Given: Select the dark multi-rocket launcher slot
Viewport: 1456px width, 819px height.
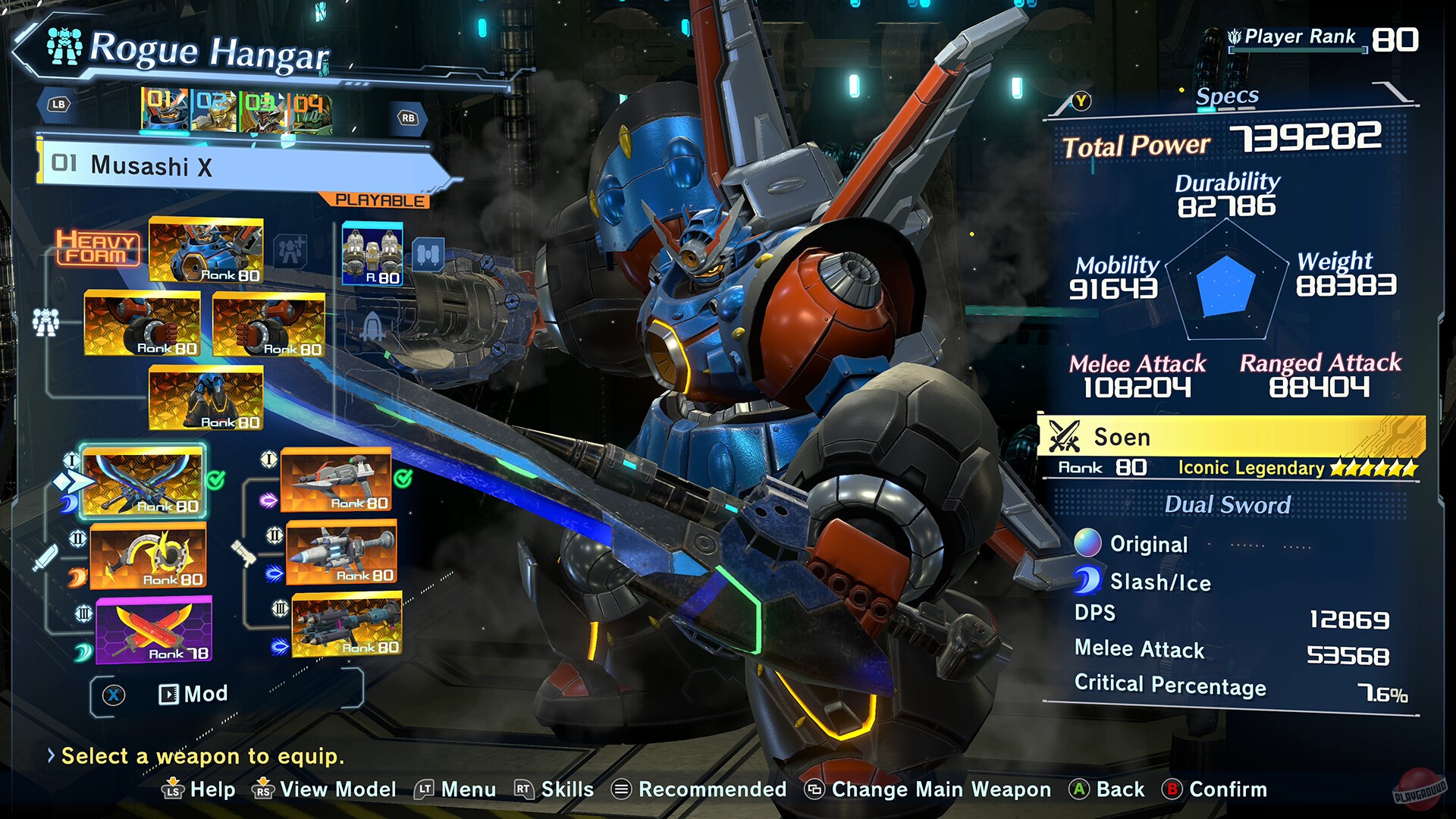Looking at the screenshot, I should pos(347,625).
